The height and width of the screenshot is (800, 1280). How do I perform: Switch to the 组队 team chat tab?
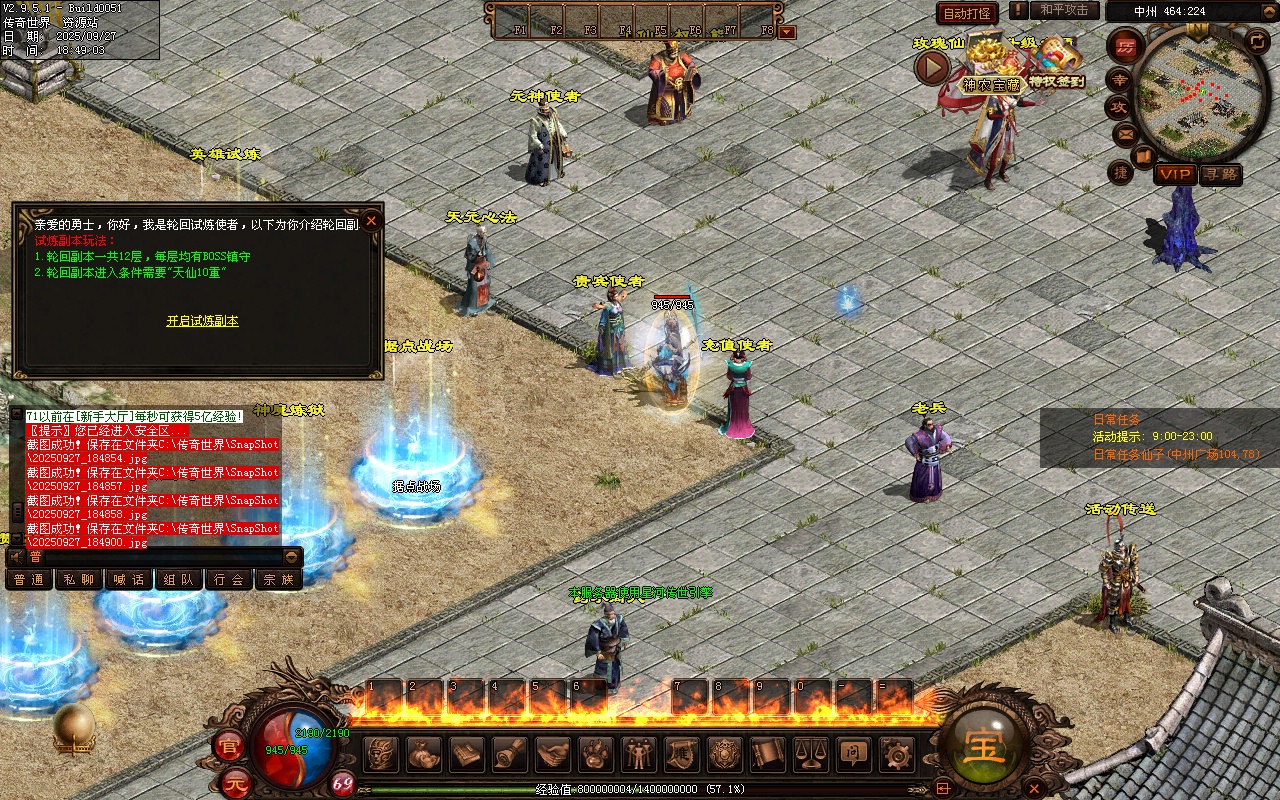point(179,579)
